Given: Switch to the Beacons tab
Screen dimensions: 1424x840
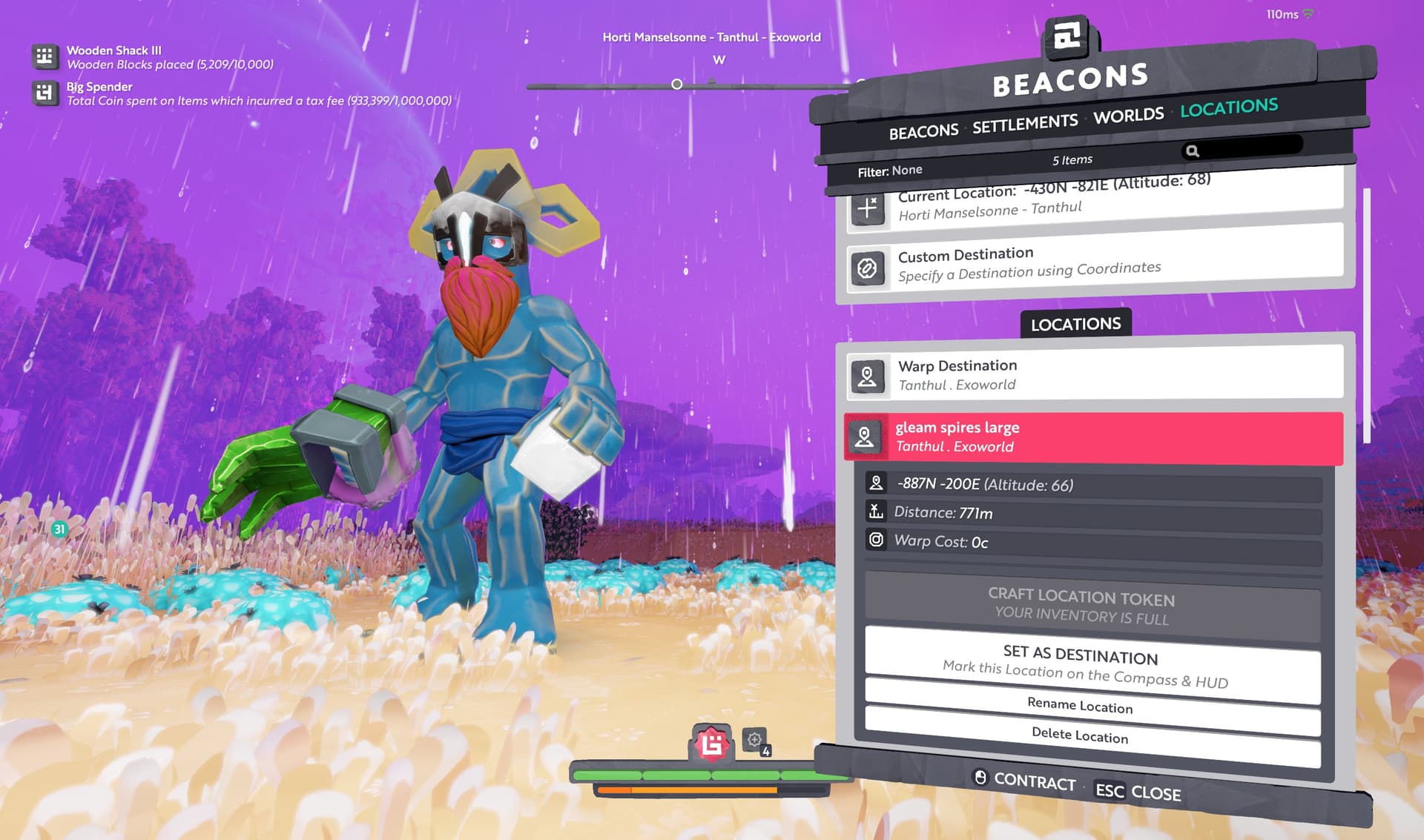Looking at the screenshot, I should click(x=923, y=132).
